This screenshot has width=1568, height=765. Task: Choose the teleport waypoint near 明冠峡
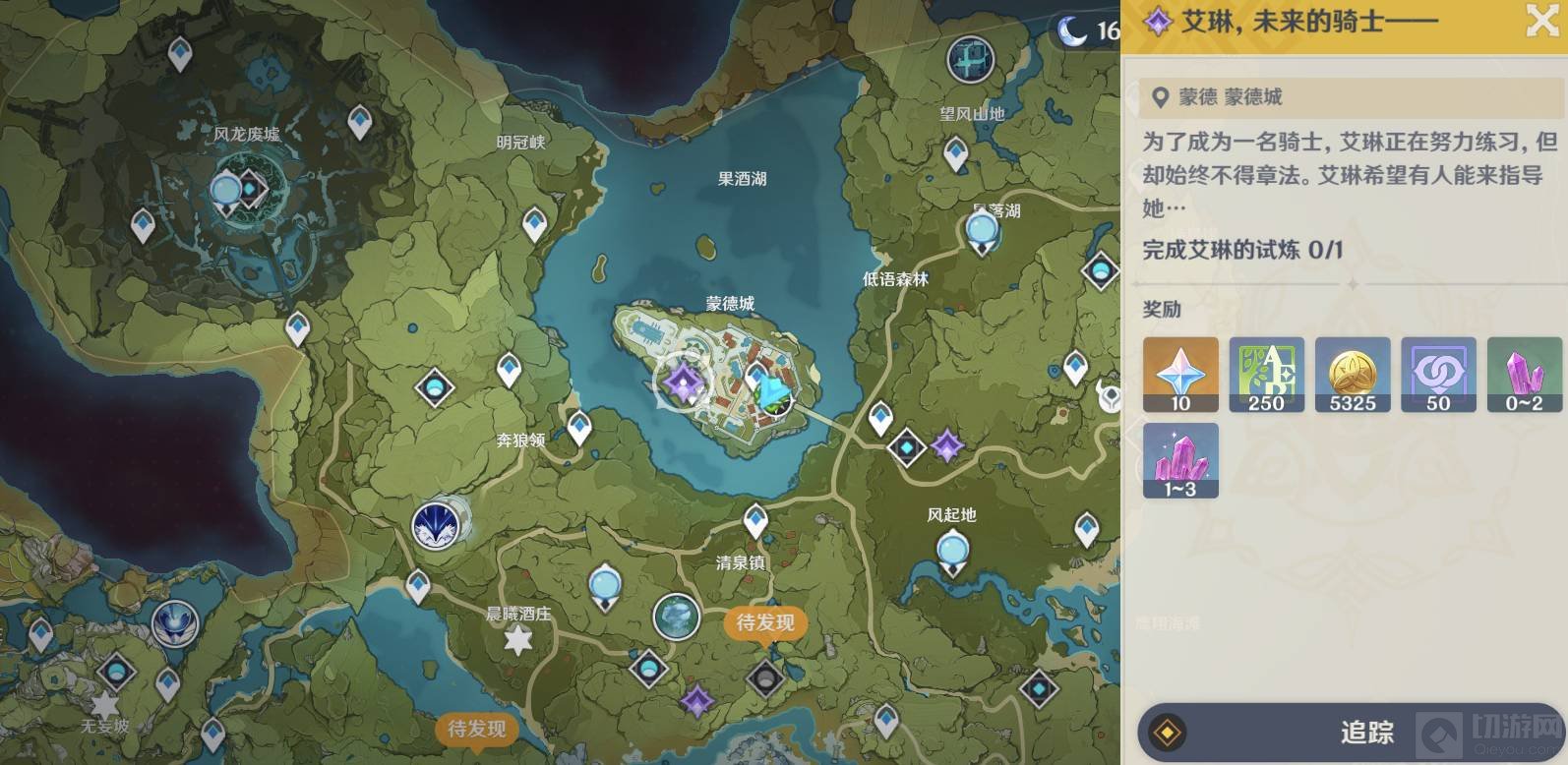pyautogui.click(x=534, y=224)
